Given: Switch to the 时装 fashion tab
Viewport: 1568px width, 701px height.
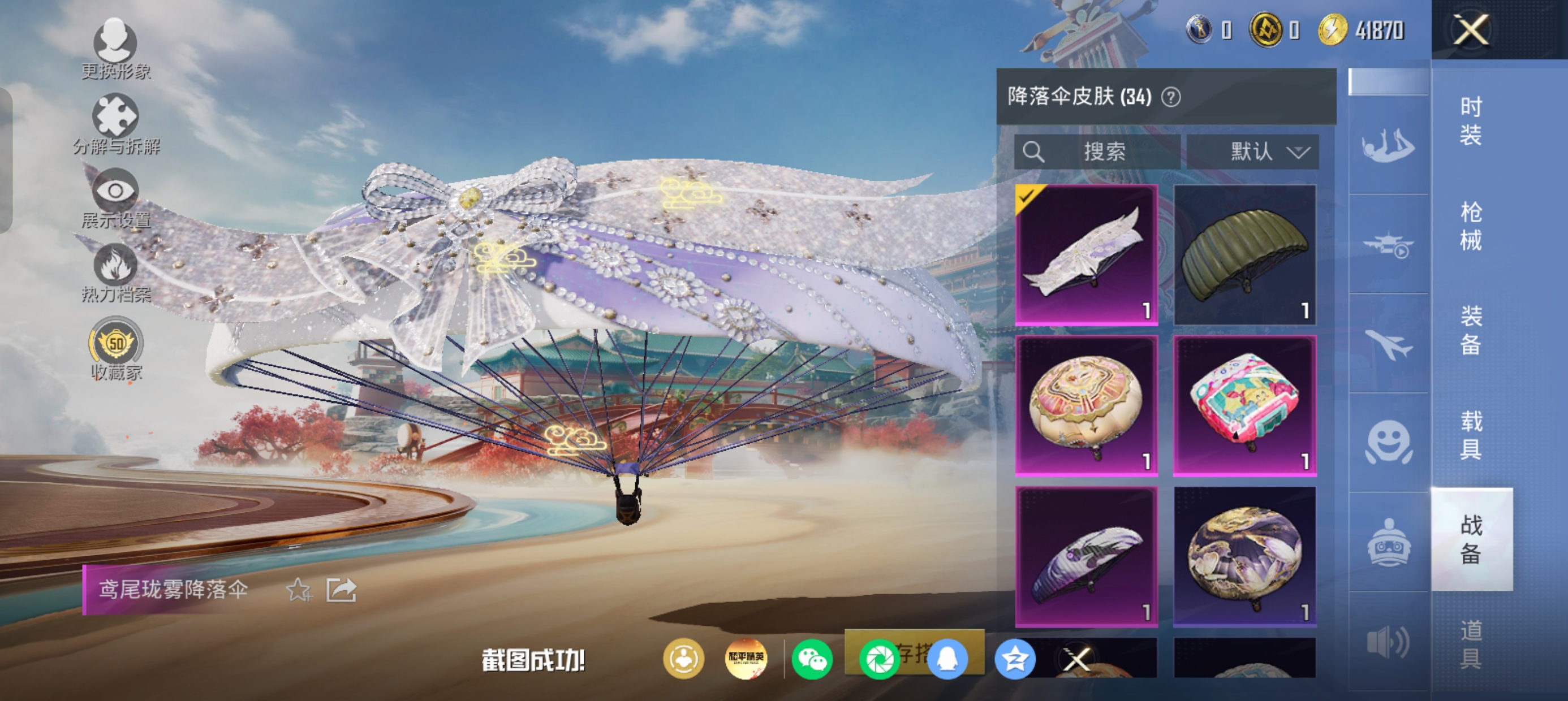Looking at the screenshot, I should [1471, 121].
